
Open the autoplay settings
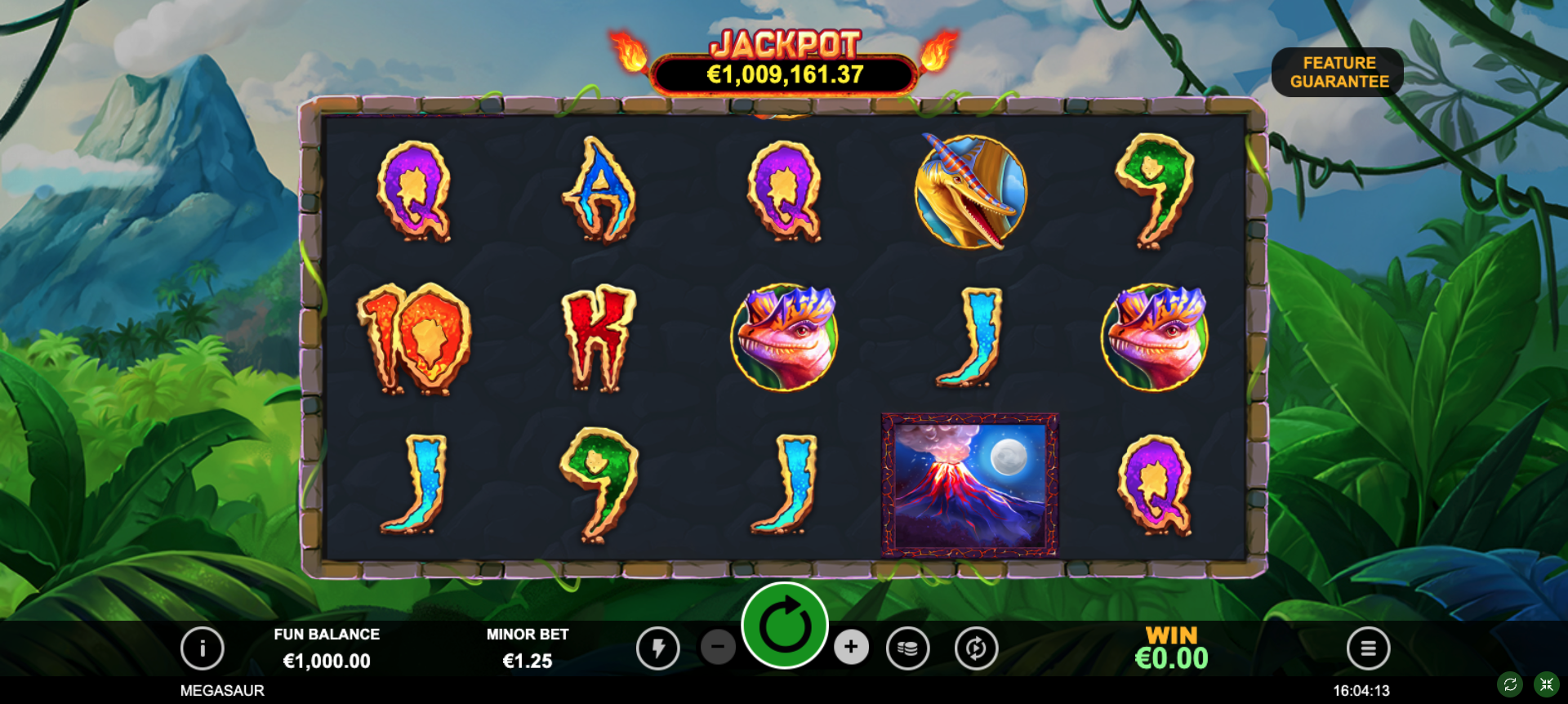[976, 648]
